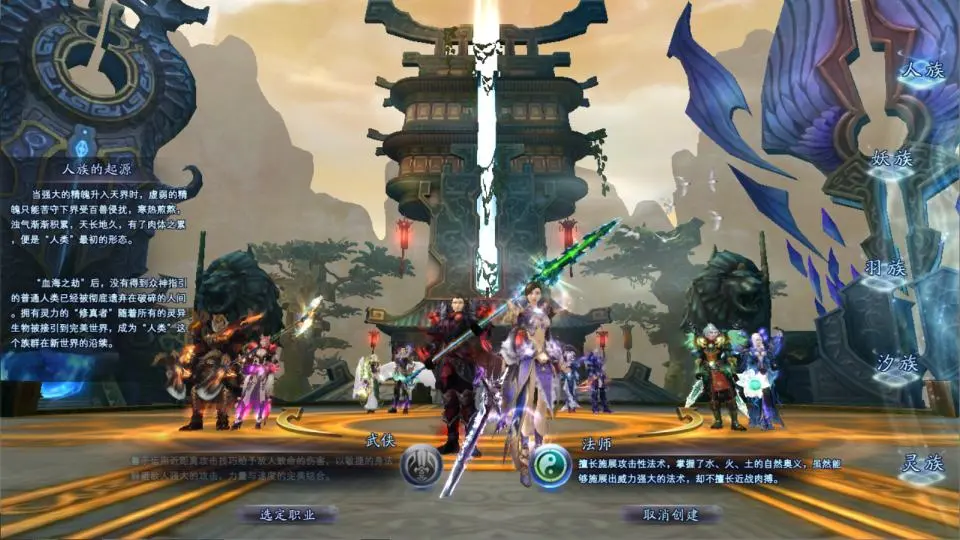The image size is (960, 540).
Task: Select the 灵族 race
Action: (x=921, y=463)
